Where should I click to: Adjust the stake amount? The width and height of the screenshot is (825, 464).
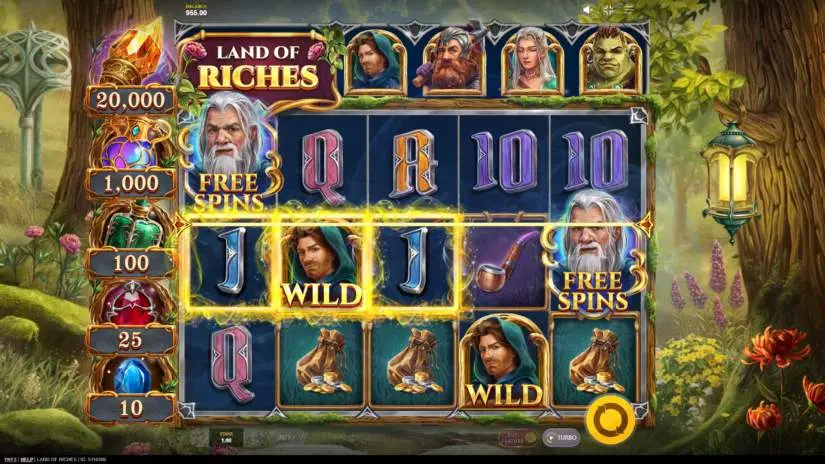(x=226, y=437)
